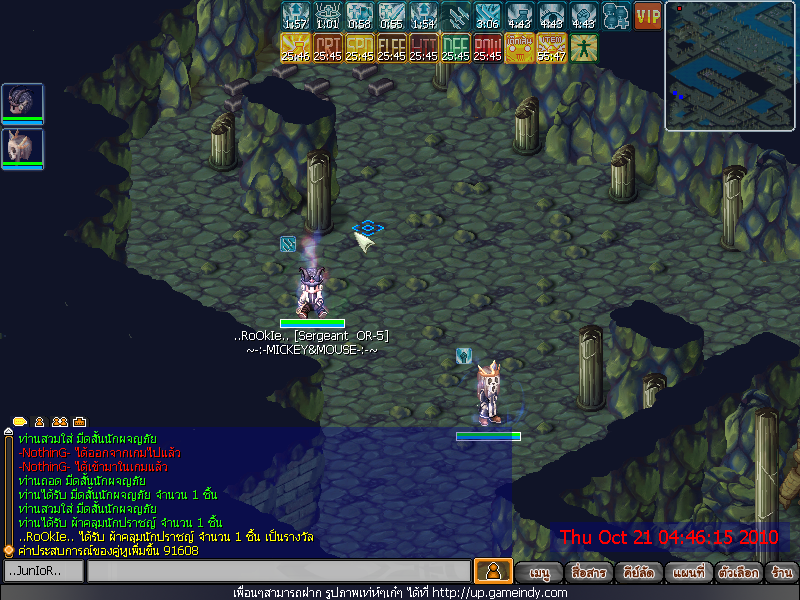Select the CRT buff icon
The width and height of the screenshot is (800, 600).
pos(328,48)
